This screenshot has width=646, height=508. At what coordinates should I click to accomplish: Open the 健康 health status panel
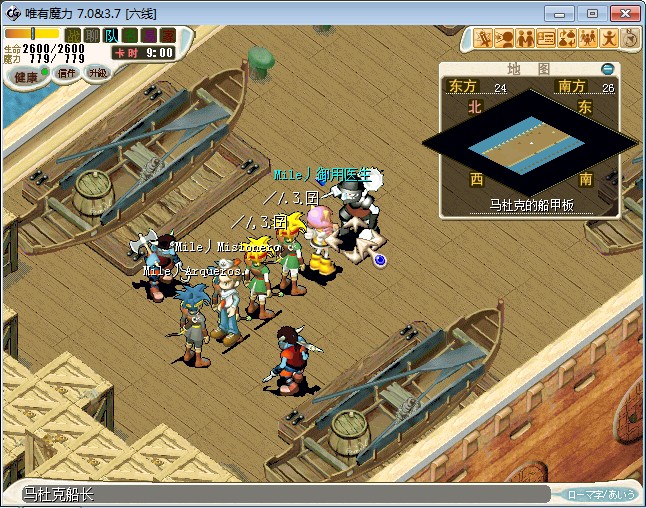click(25, 77)
